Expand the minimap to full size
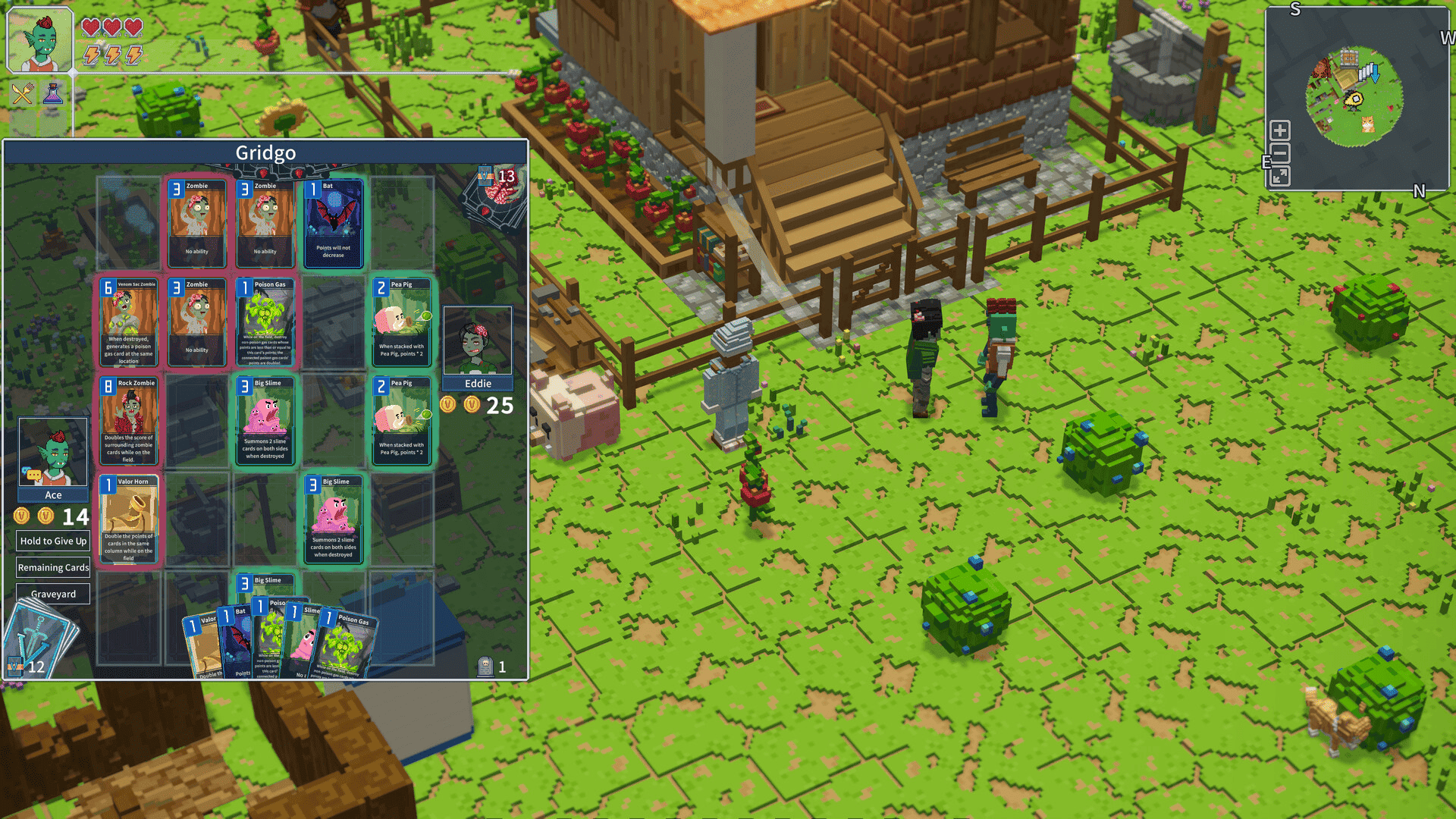This screenshot has width=1456, height=819. click(x=1279, y=175)
